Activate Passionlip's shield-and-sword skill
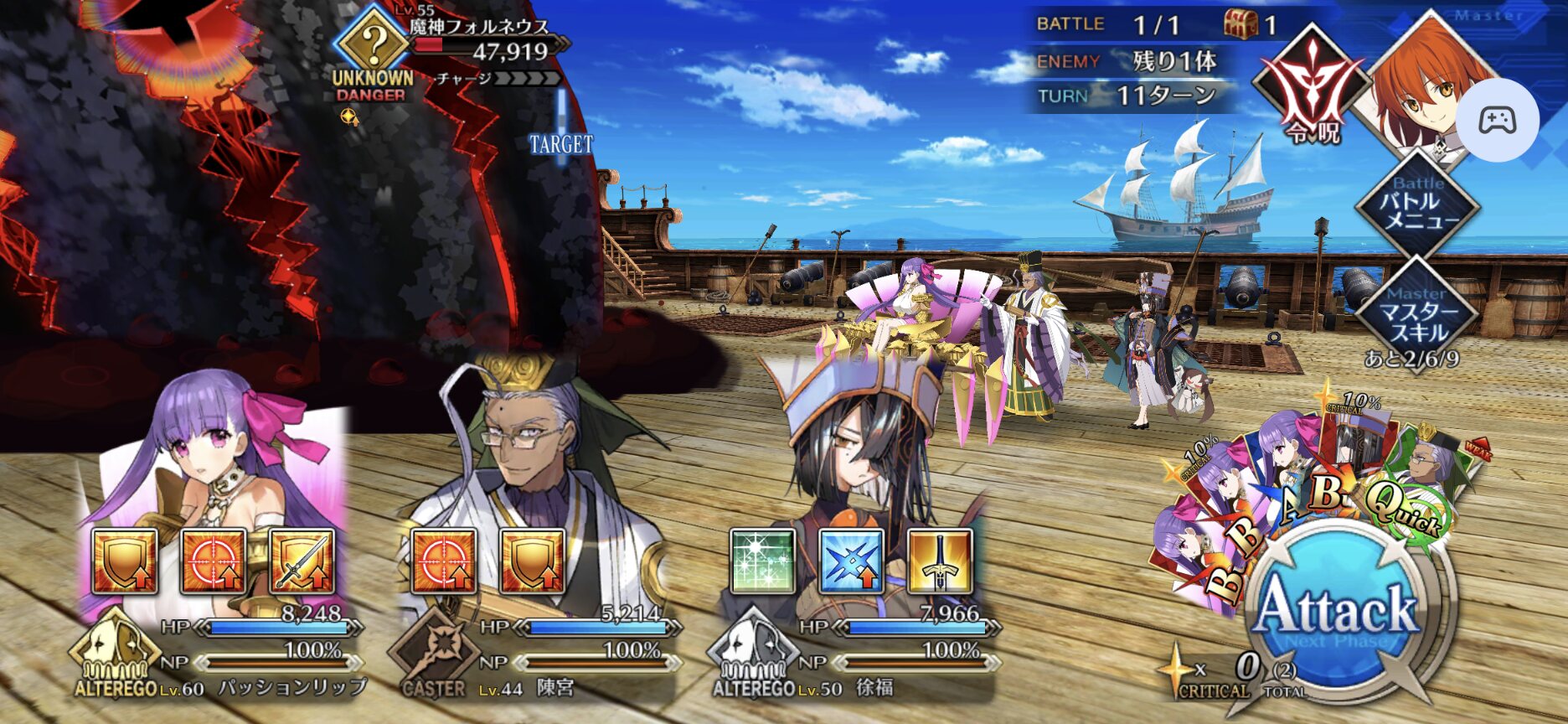The height and width of the screenshot is (724, 1568). tap(302, 561)
